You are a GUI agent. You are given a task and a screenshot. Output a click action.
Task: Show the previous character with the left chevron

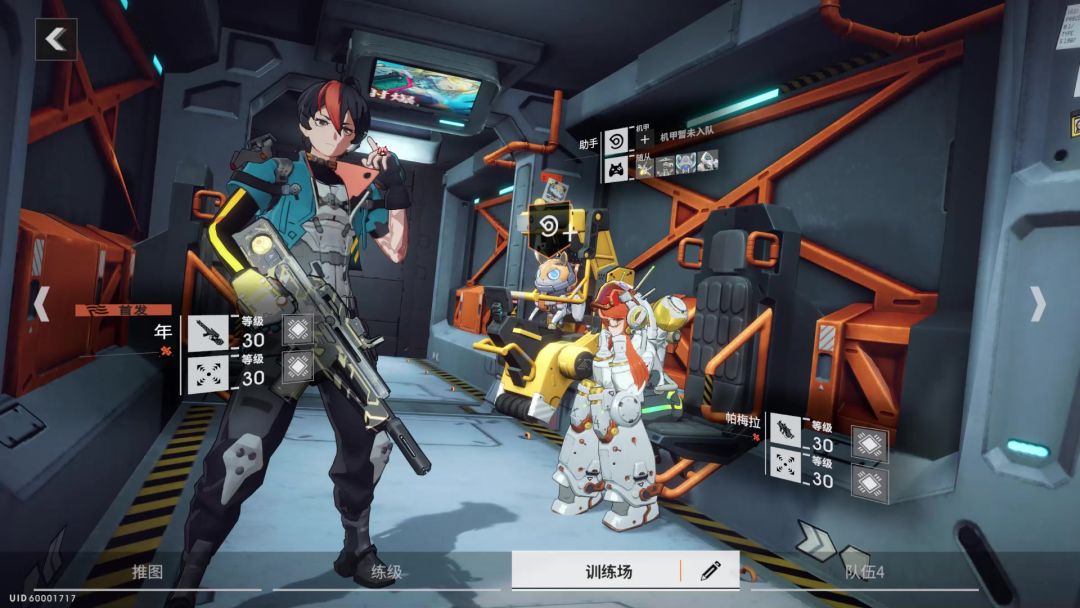coord(41,303)
